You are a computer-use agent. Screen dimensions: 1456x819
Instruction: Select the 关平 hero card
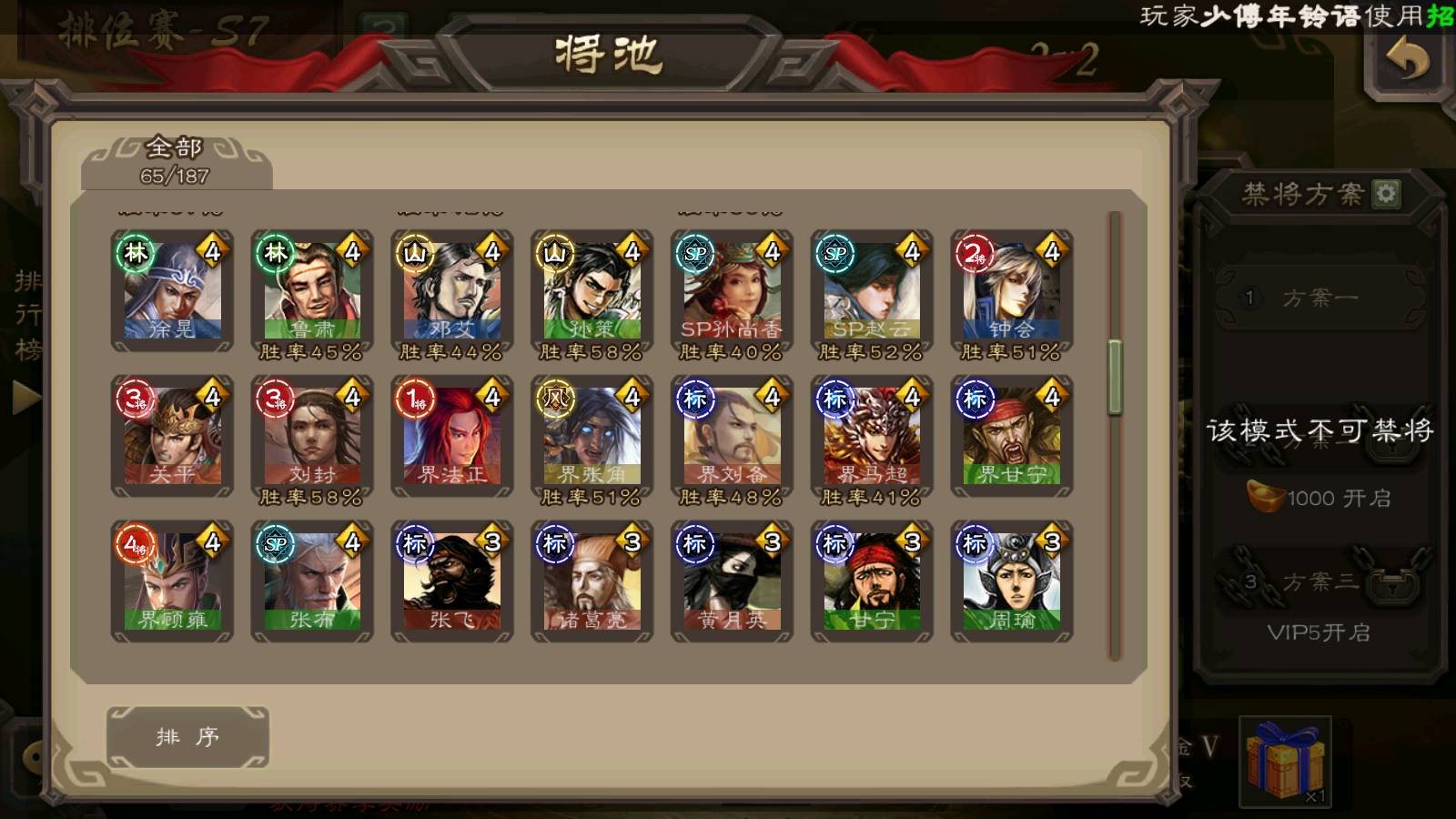(172, 437)
